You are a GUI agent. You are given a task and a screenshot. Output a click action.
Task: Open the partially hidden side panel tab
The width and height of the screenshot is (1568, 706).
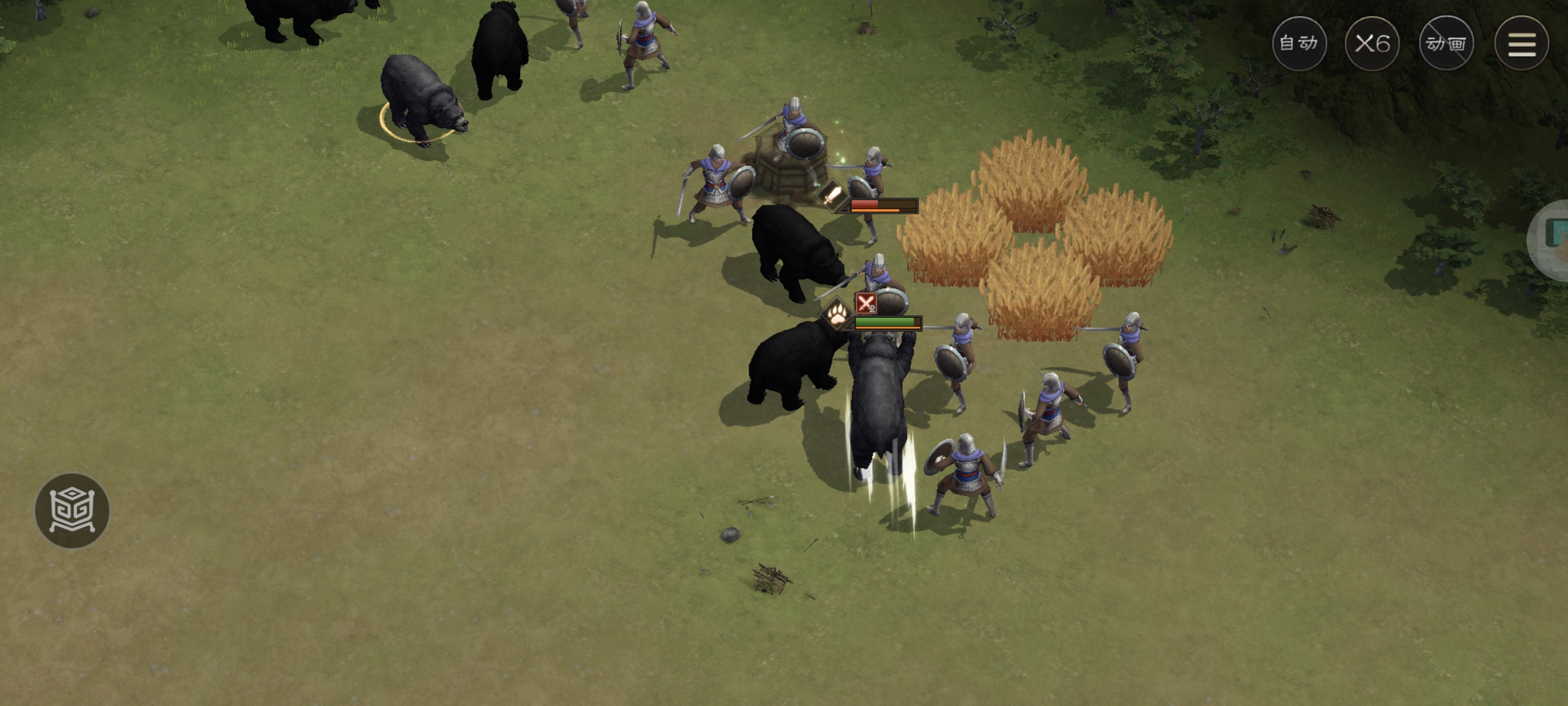point(1552,239)
